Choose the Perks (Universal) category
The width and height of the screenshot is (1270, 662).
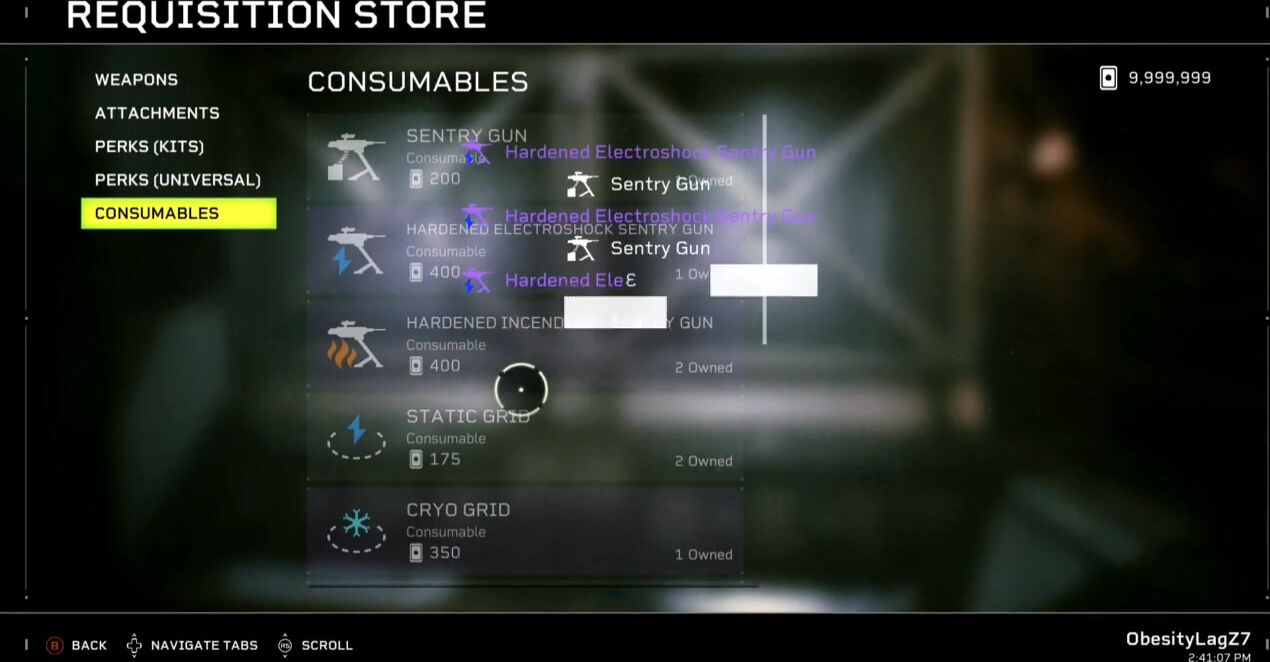pyautogui.click(x=177, y=180)
